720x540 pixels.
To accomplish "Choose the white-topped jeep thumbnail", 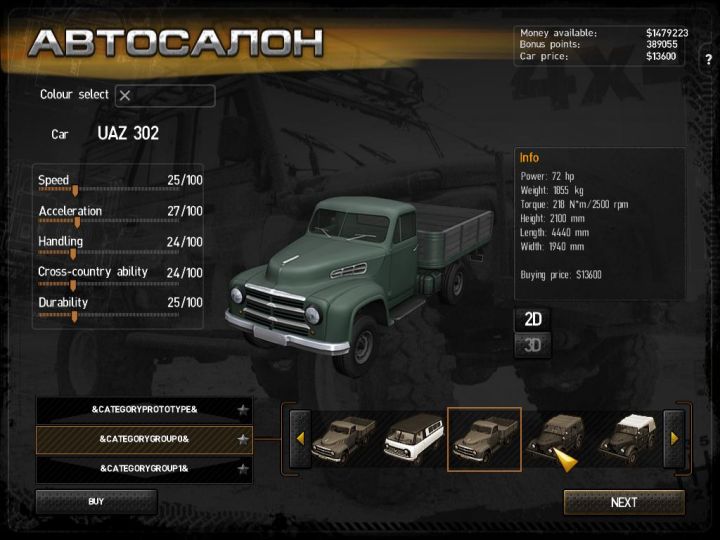I will (x=626, y=438).
